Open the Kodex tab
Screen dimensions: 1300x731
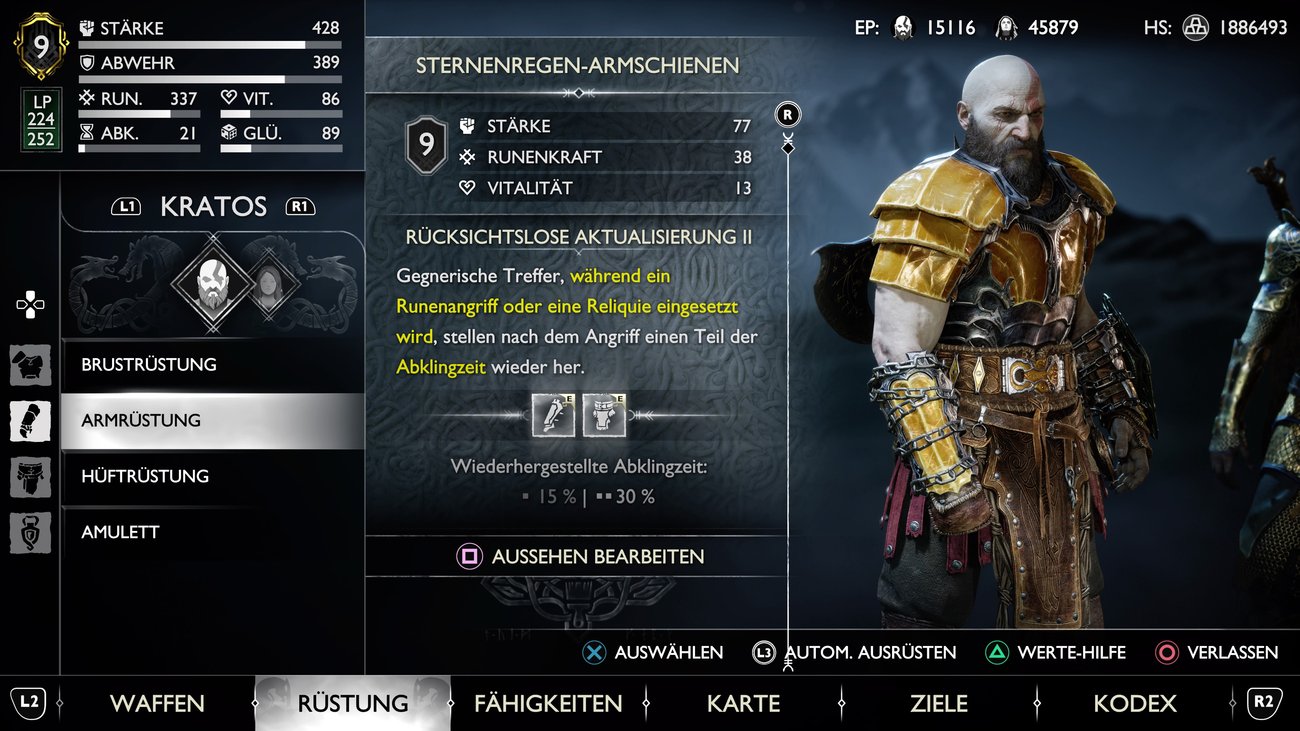coord(1135,703)
